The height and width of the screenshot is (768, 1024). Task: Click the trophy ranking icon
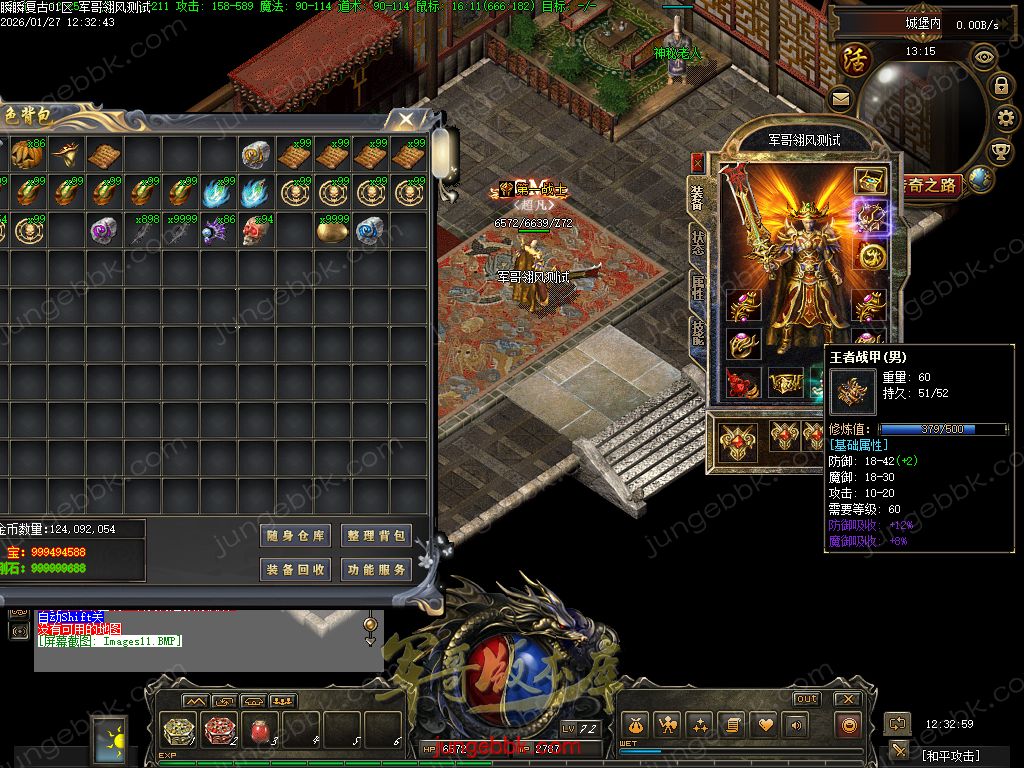(1000, 151)
